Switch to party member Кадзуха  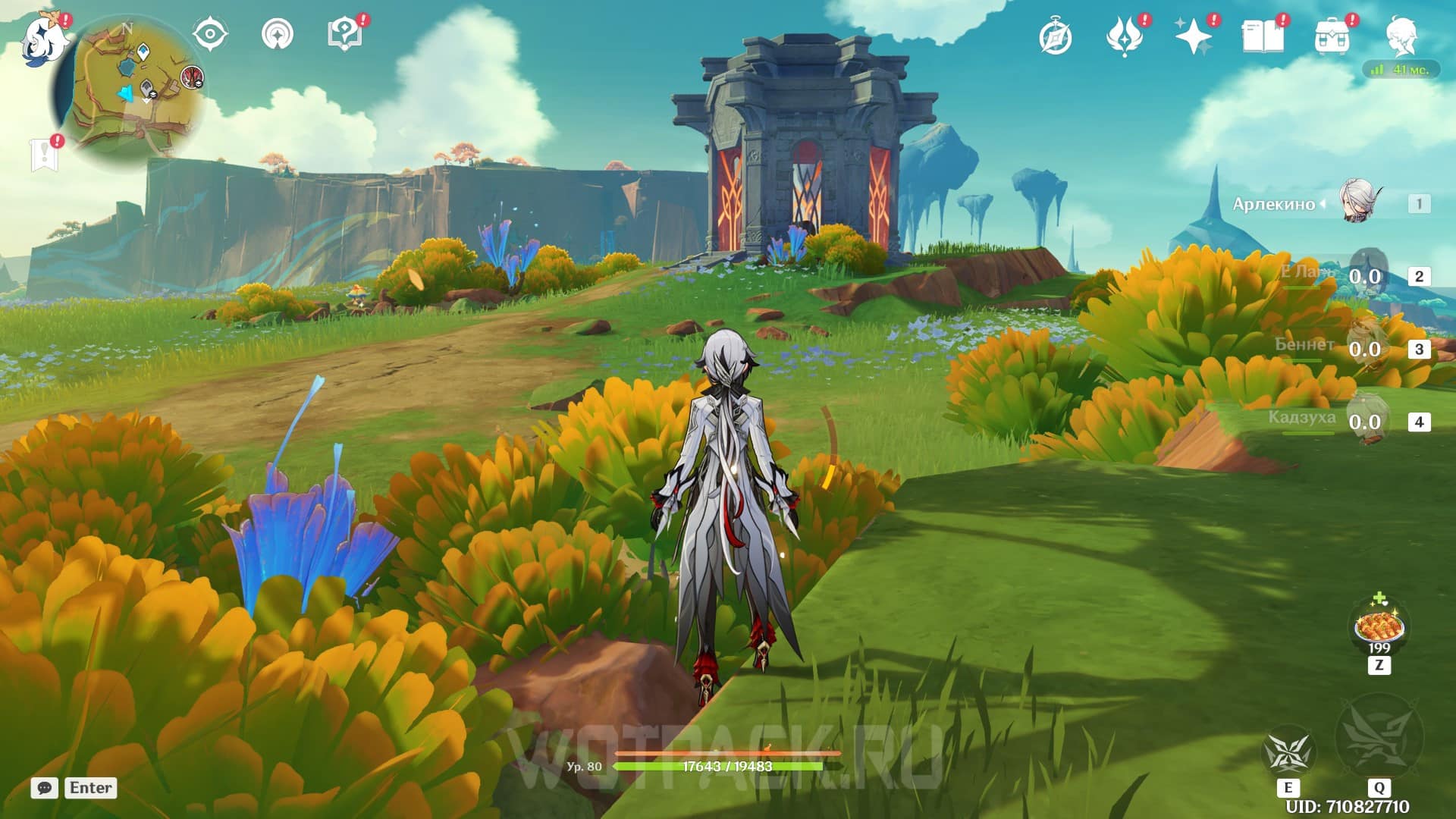click(1365, 421)
